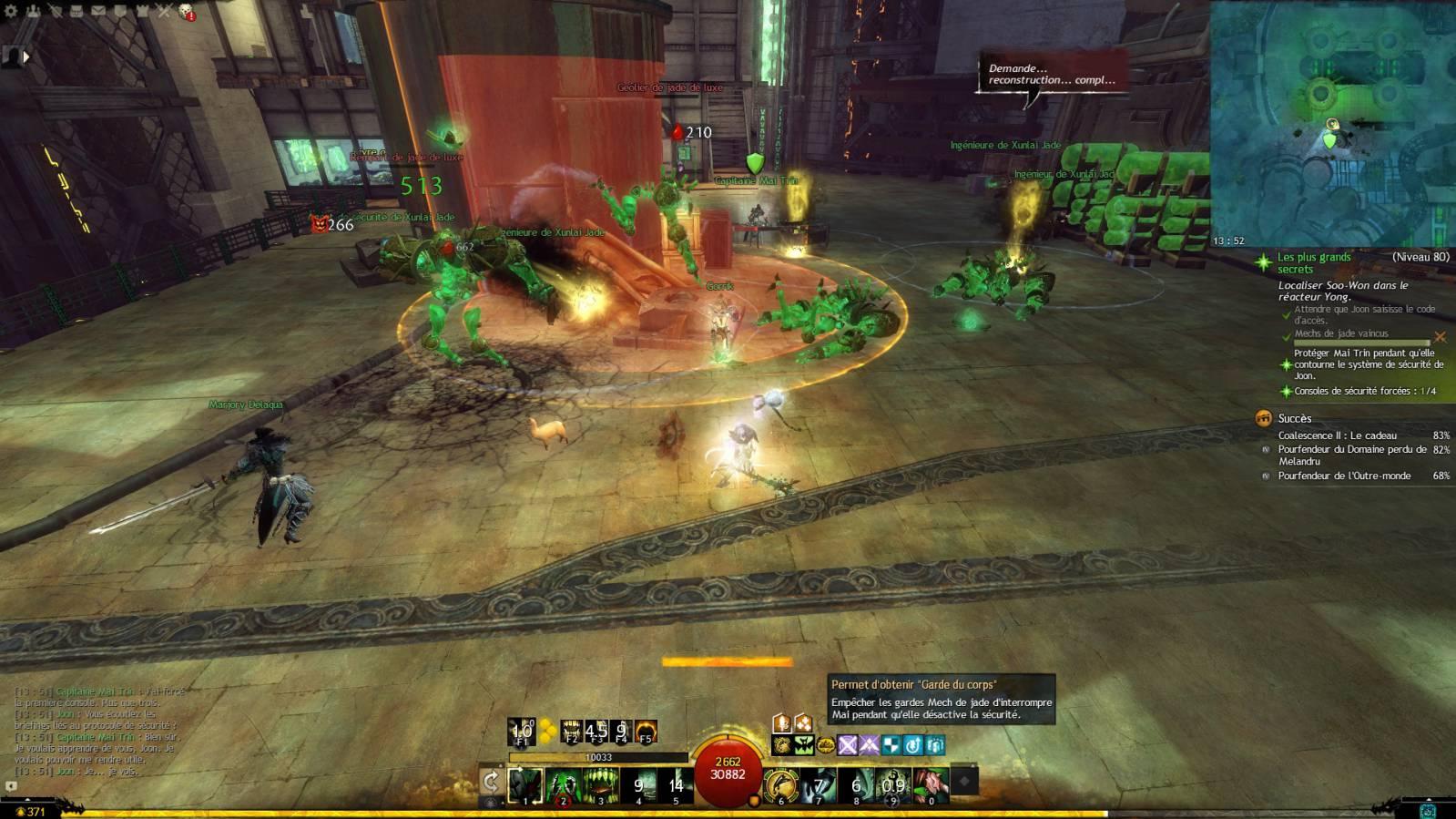The height and width of the screenshot is (819, 1456).
Task: Use the elite skill in slot 0
Action: pyautogui.click(x=931, y=785)
